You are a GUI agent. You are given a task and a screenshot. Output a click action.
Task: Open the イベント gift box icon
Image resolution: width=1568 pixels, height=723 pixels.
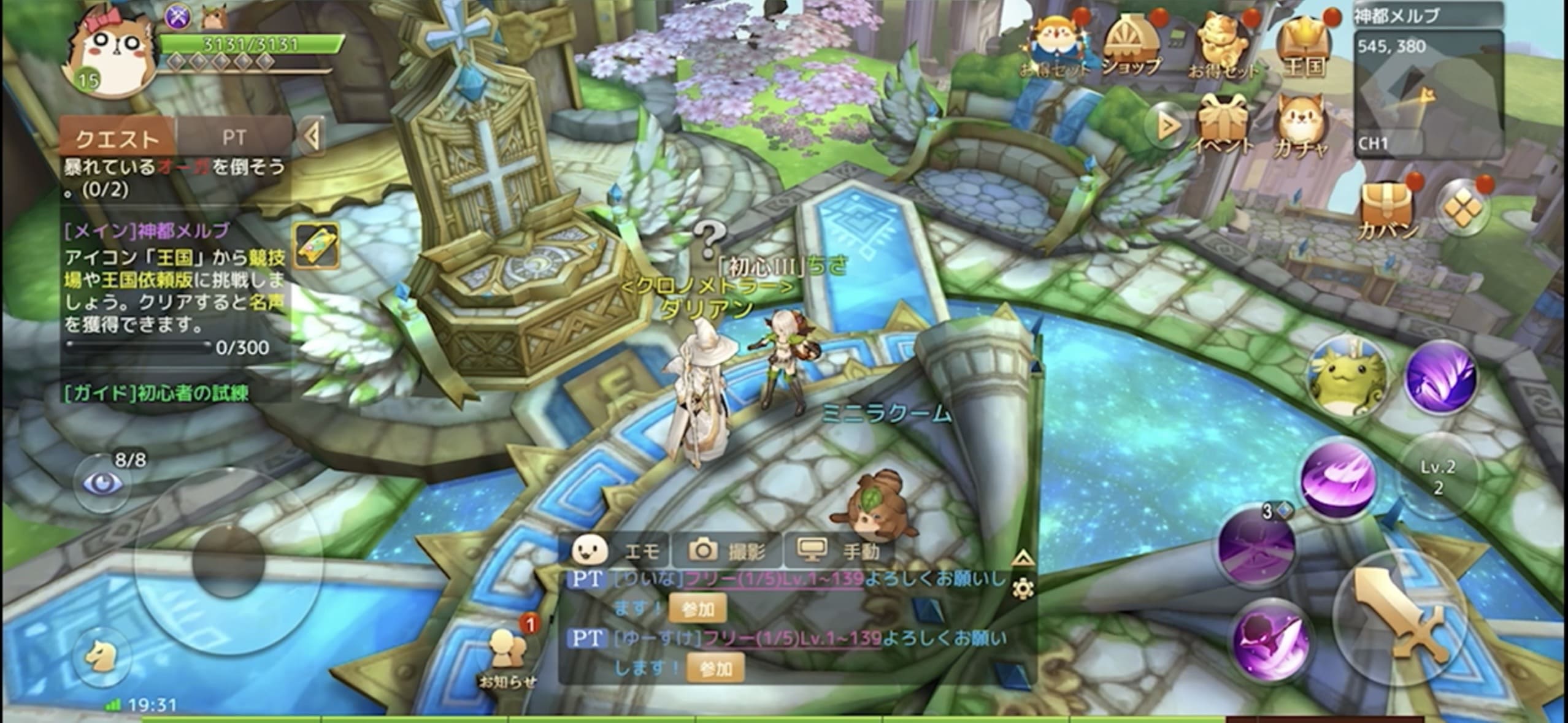pos(1223,126)
